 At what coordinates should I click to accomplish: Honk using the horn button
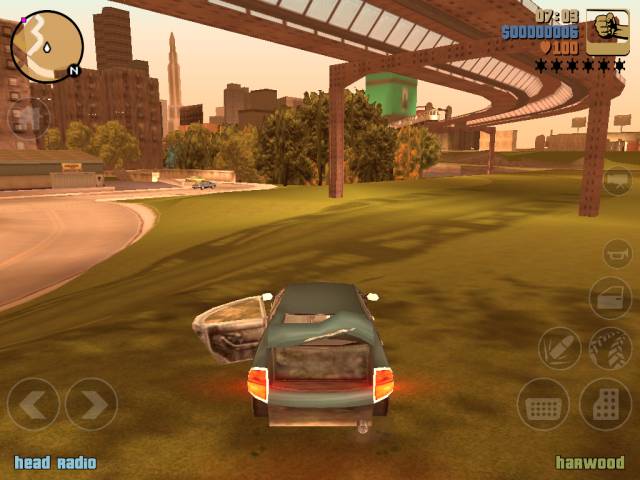616,253
